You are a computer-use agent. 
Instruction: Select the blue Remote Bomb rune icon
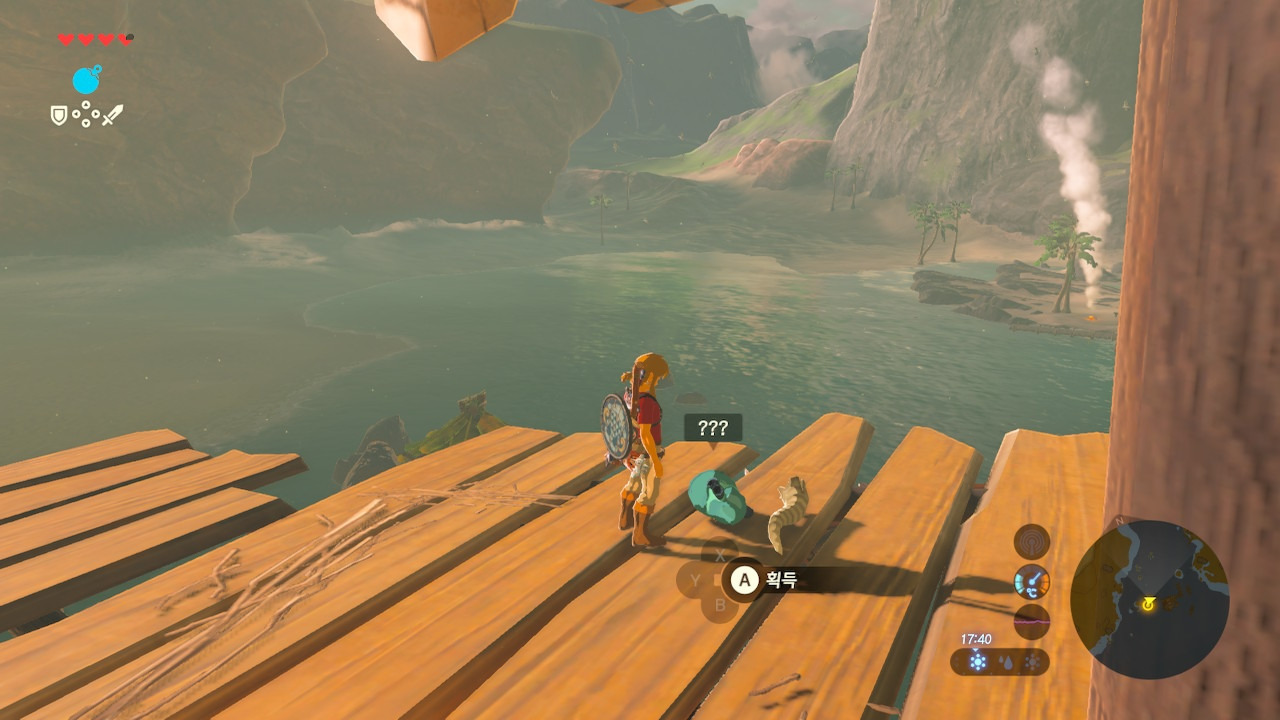86,80
